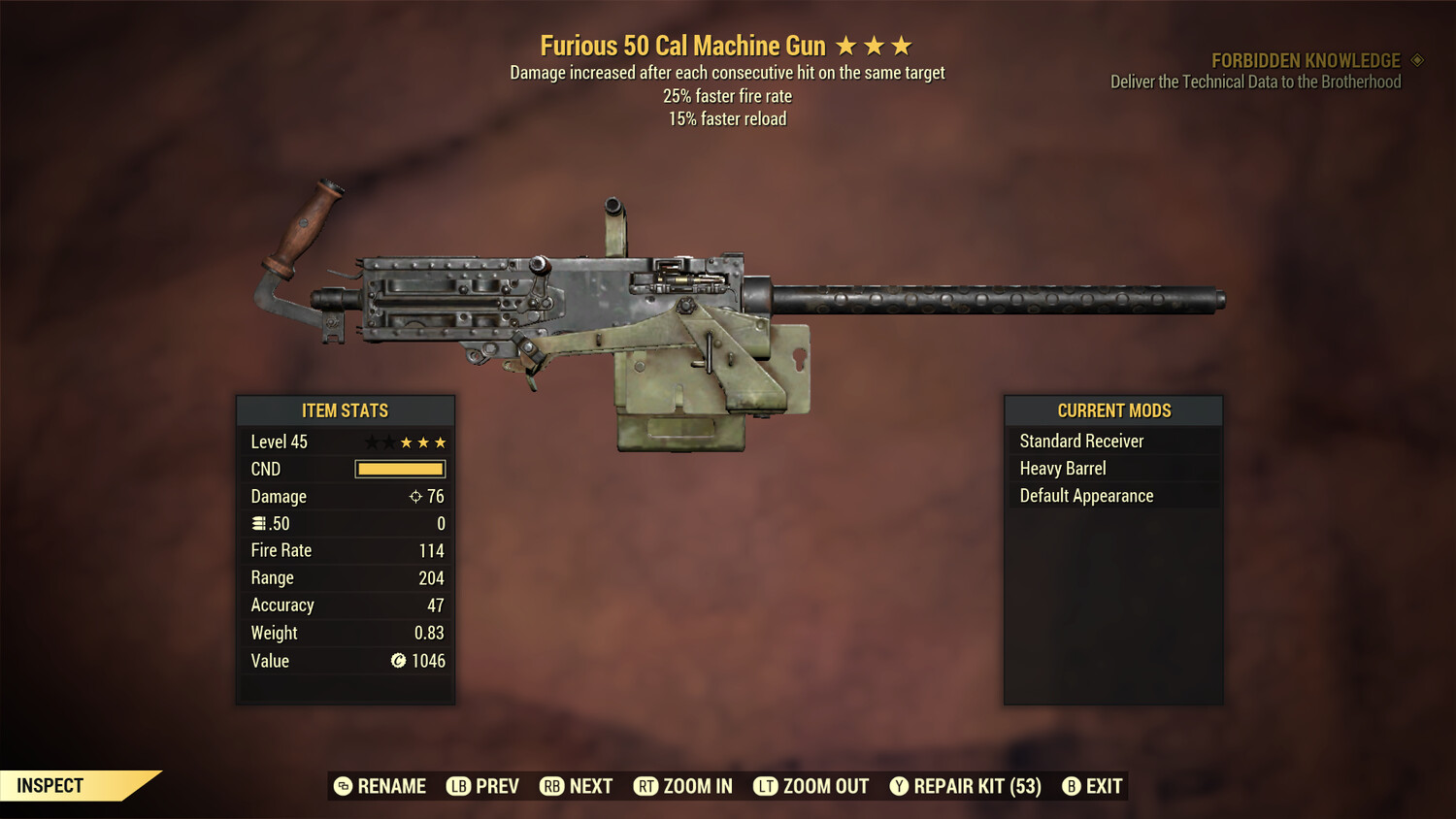Click the ammo icon in the .50 row
This screenshot has width=1456, height=819.
259,523
